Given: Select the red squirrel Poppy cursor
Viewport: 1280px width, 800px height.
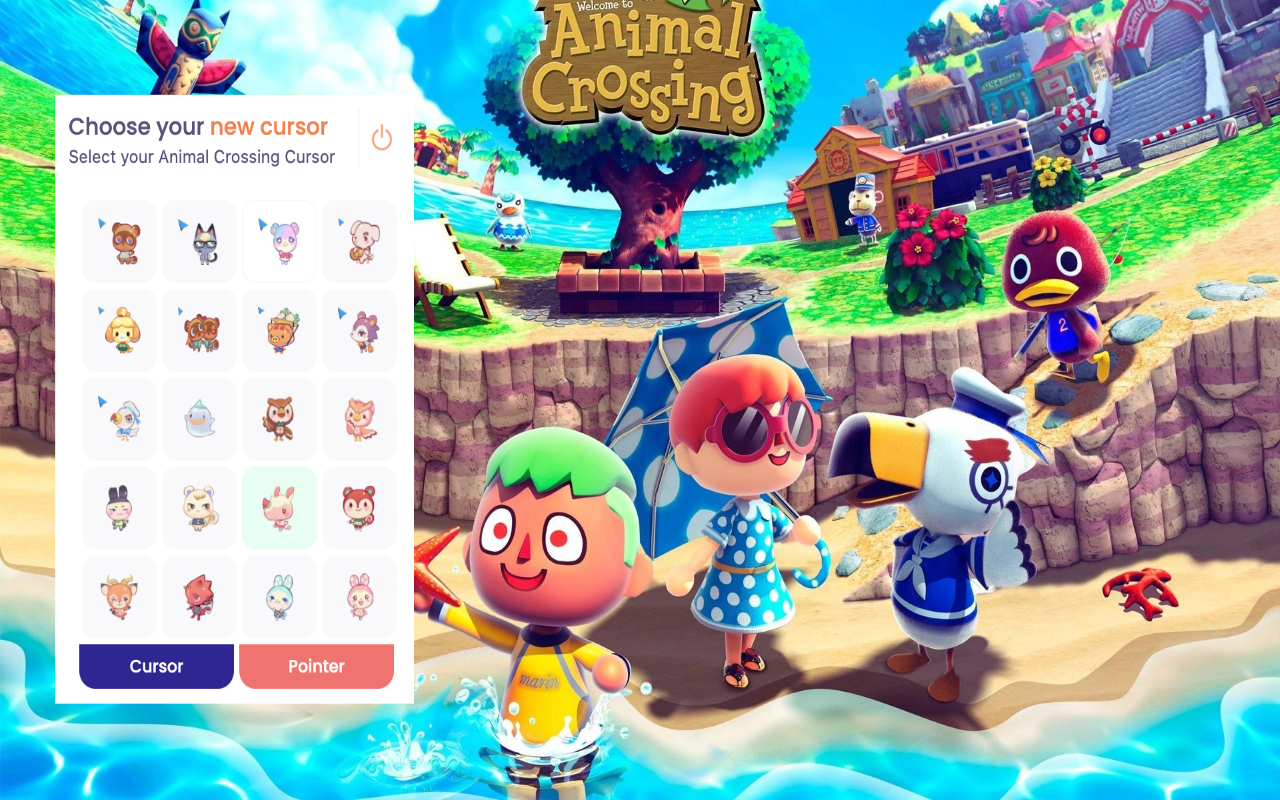Looking at the screenshot, I should pyautogui.click(x=359, y=507).
